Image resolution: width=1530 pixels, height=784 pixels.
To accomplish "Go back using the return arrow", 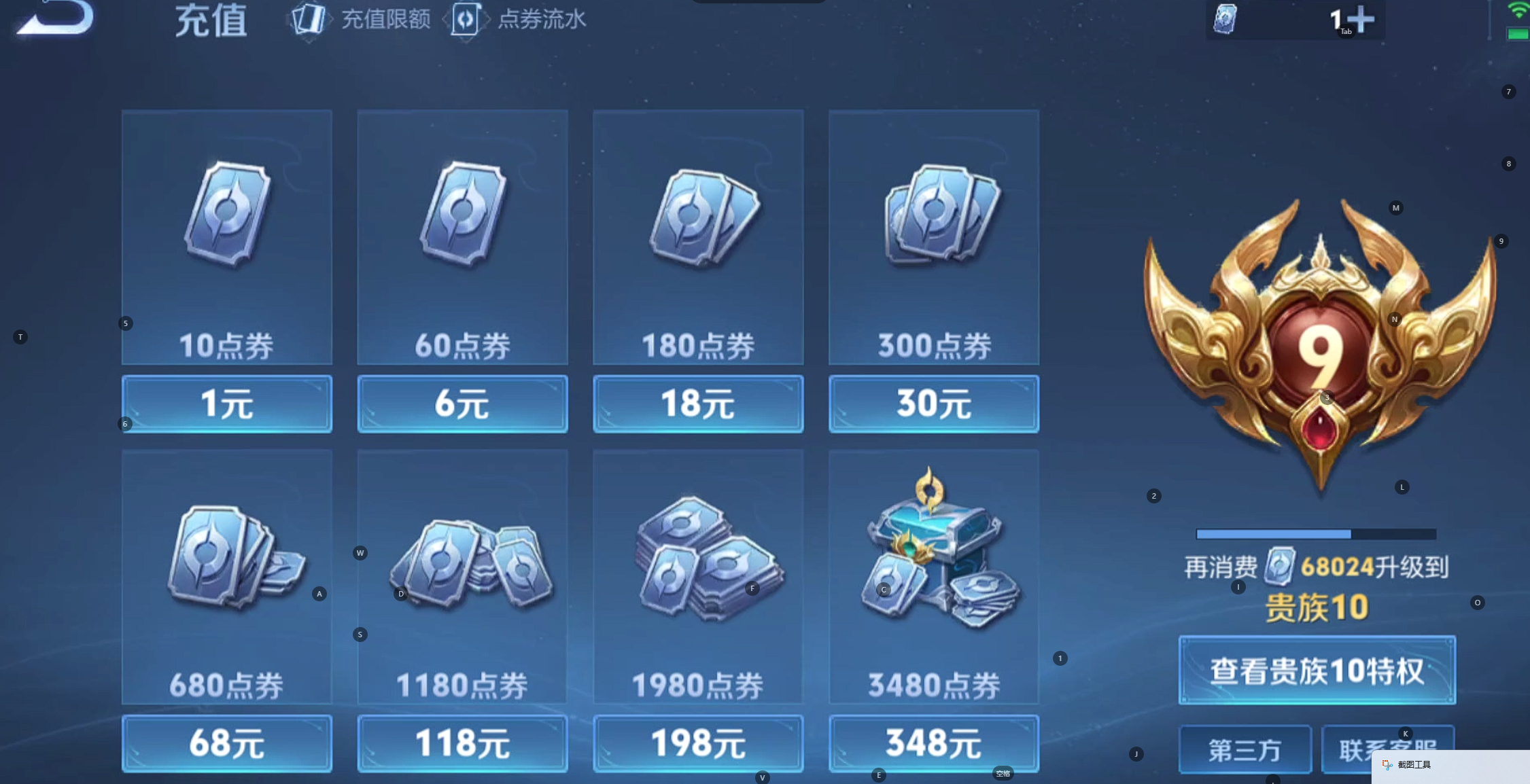I will (x=56, y=18).
